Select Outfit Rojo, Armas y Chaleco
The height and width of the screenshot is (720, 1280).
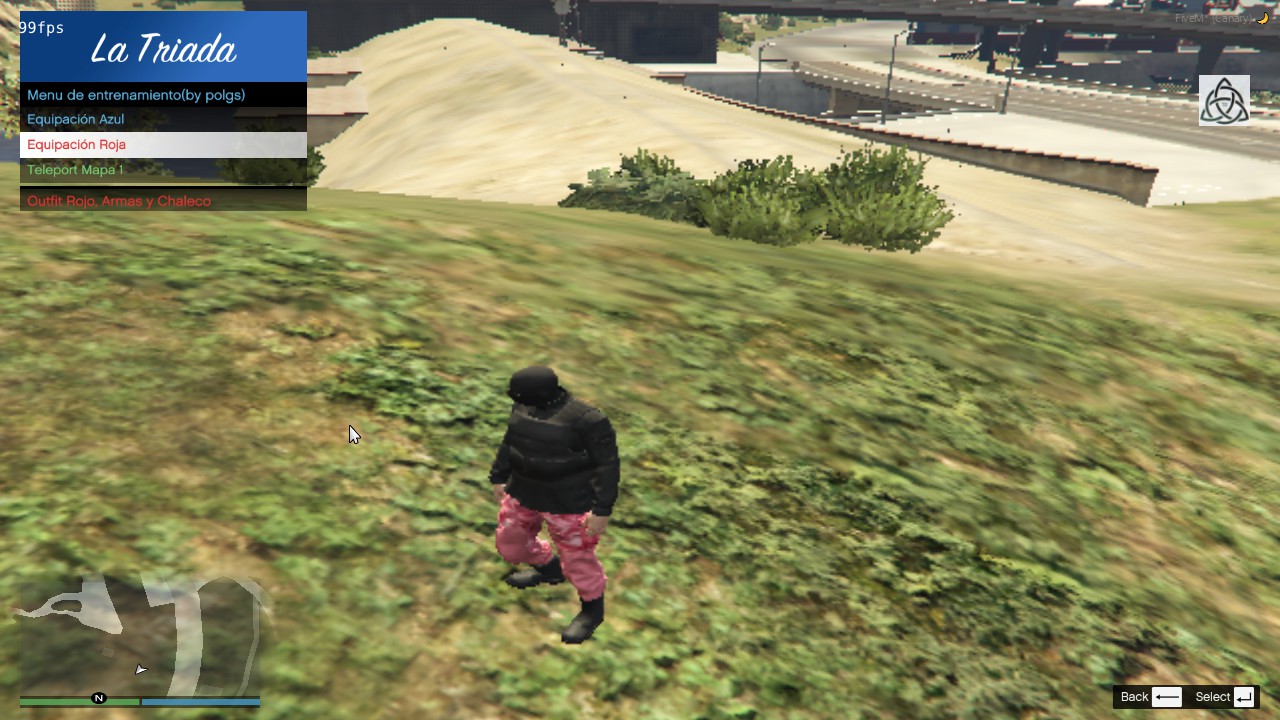tap(119, 200)
